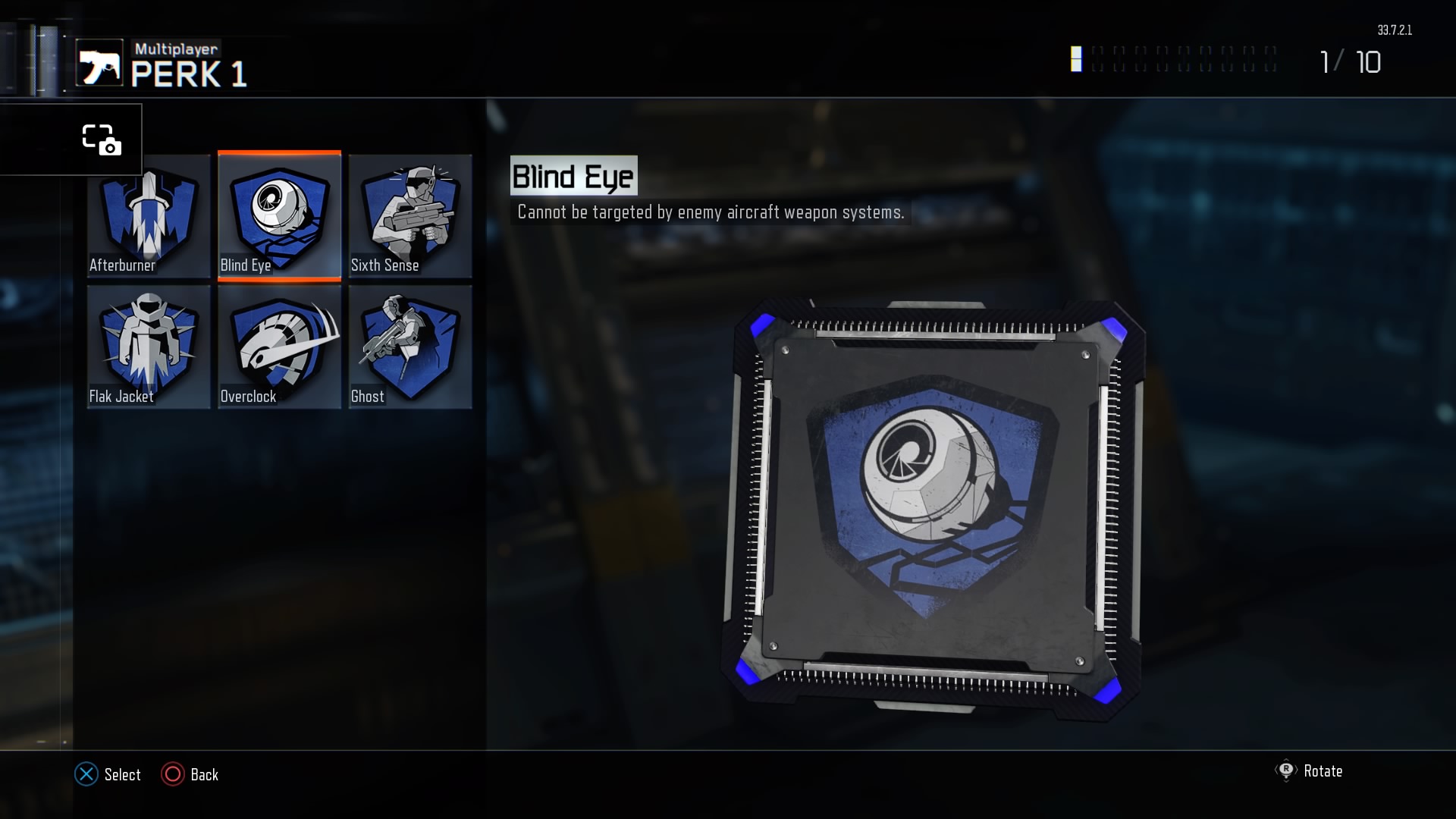Screen dimensions: 1456x819
Task: Click the screenshot capture overlay icon
Action: 101,140
